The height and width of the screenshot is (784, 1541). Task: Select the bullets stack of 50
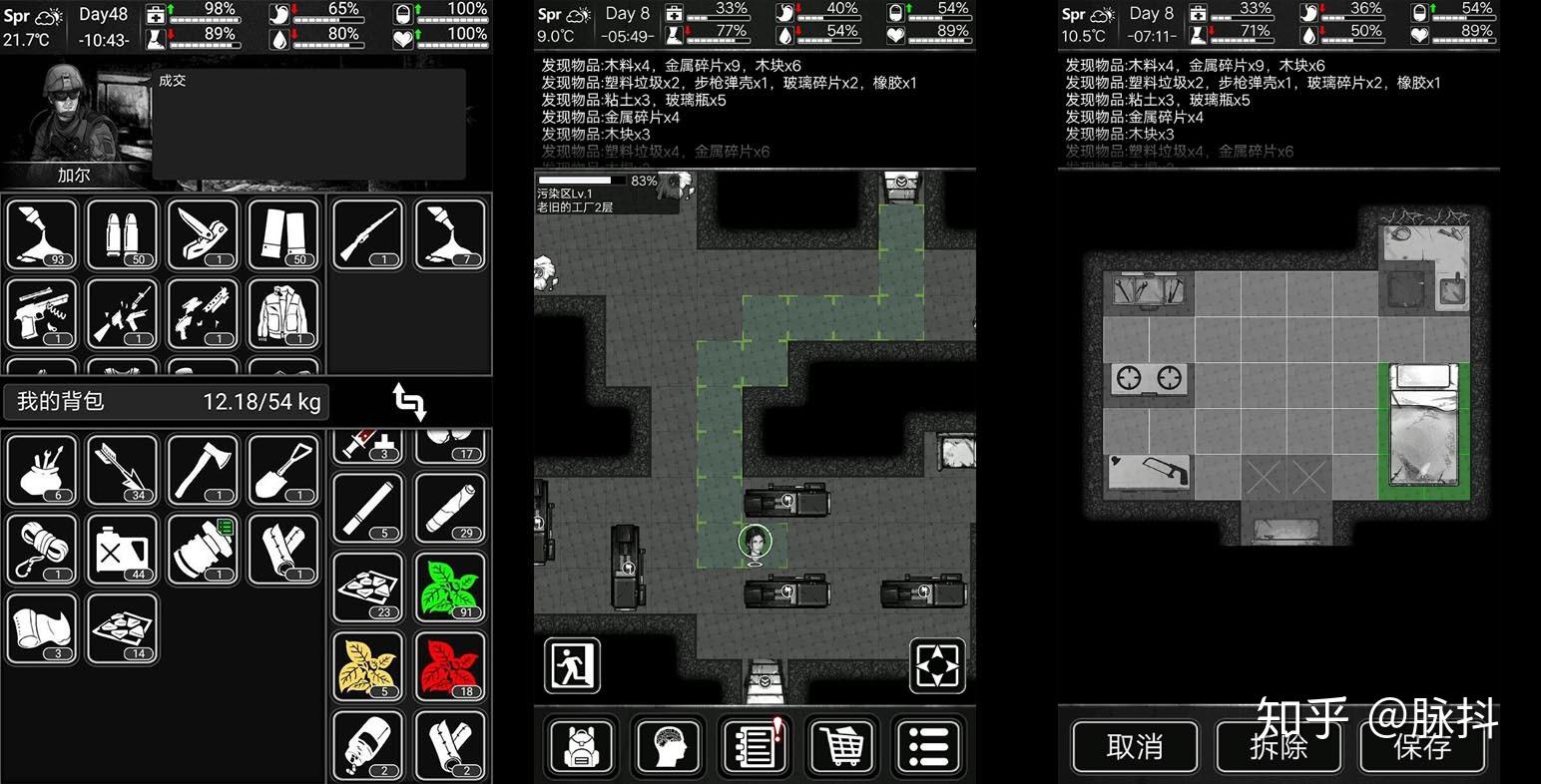coord(122,234)
